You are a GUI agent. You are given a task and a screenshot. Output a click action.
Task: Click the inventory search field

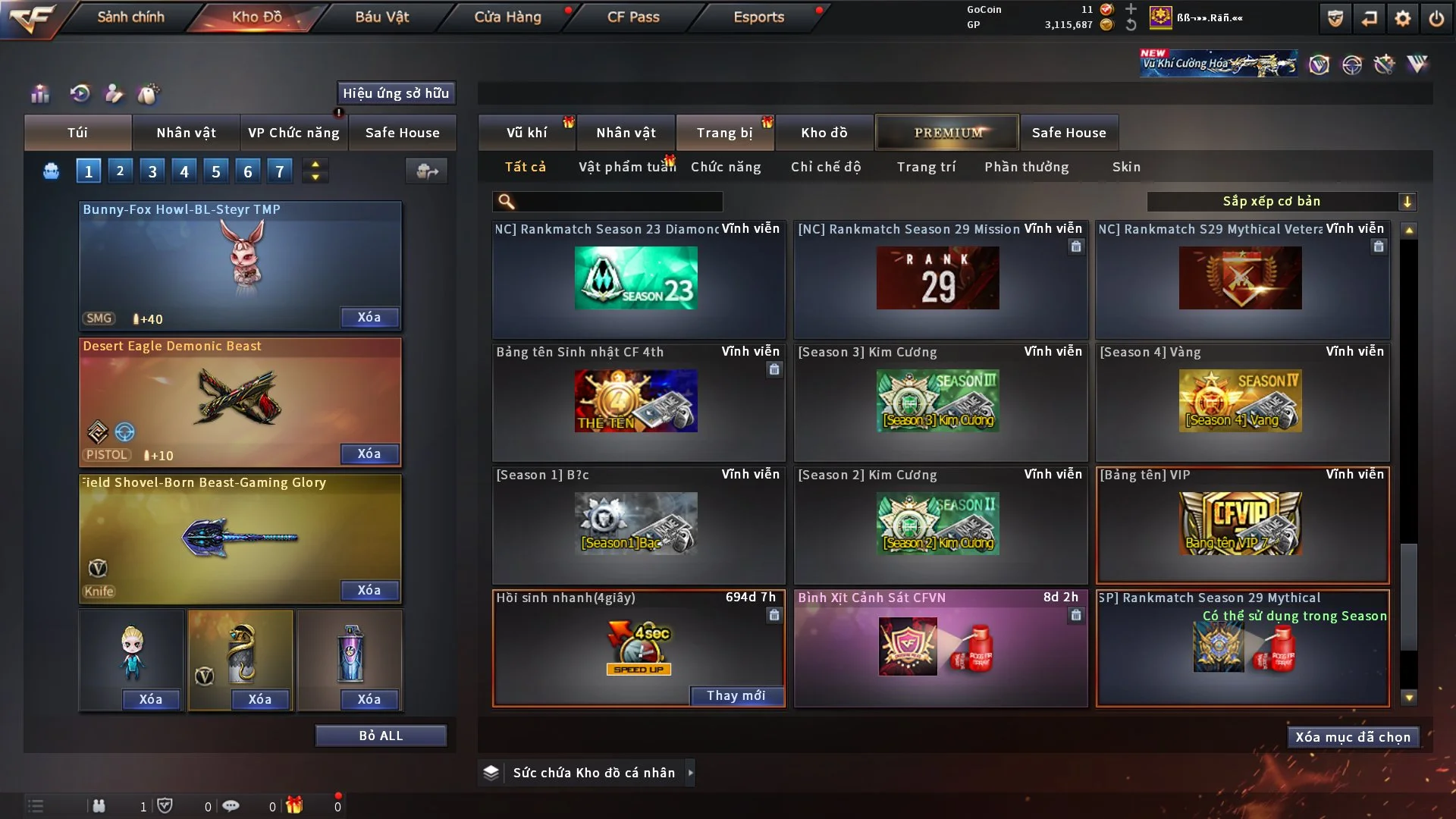pos(618,201)
